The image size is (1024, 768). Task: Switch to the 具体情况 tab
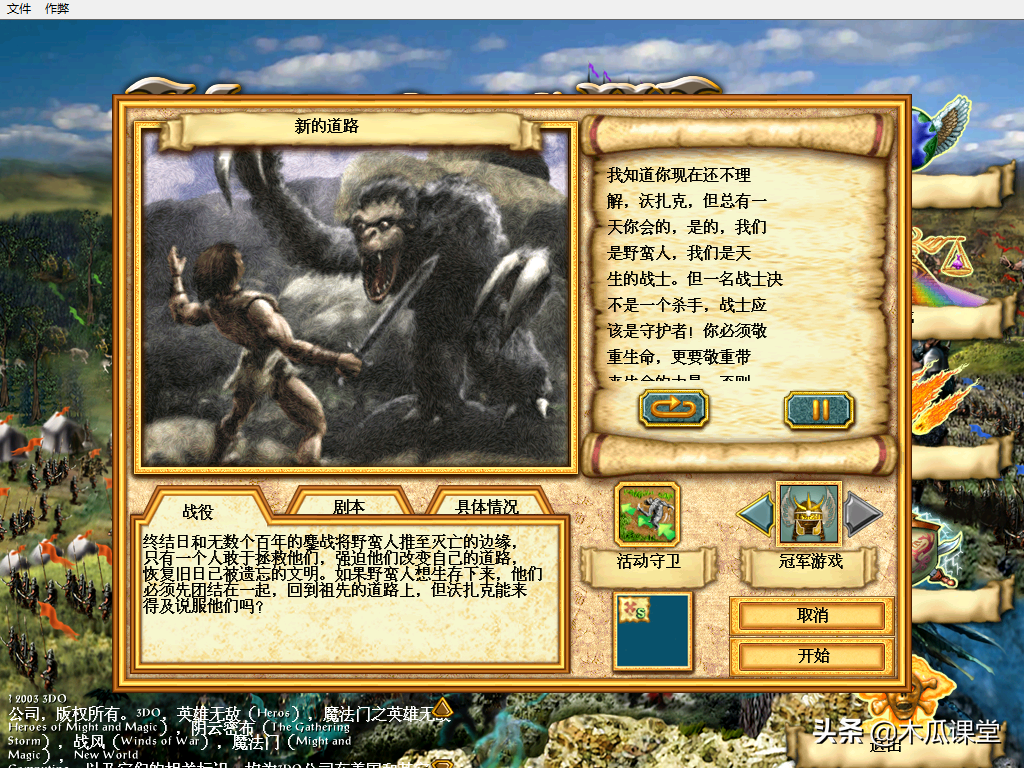coord(487,507)
